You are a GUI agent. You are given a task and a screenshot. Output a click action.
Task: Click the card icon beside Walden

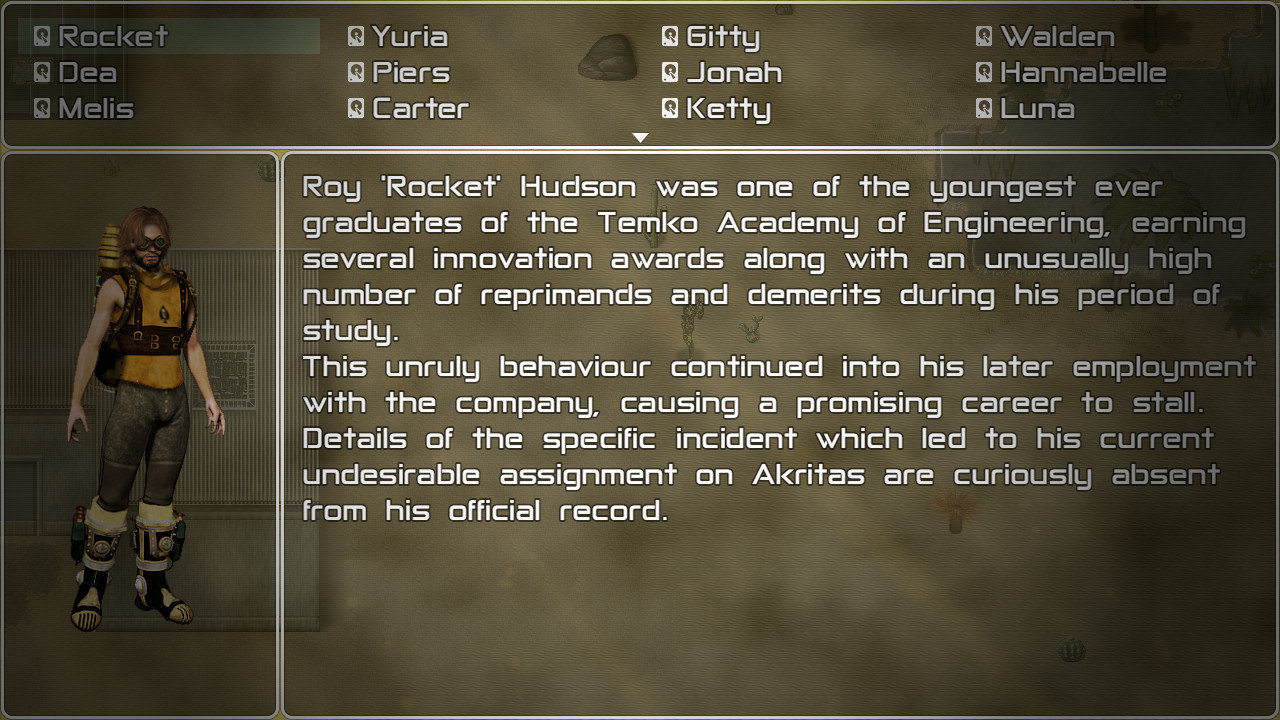coord(982,36)
